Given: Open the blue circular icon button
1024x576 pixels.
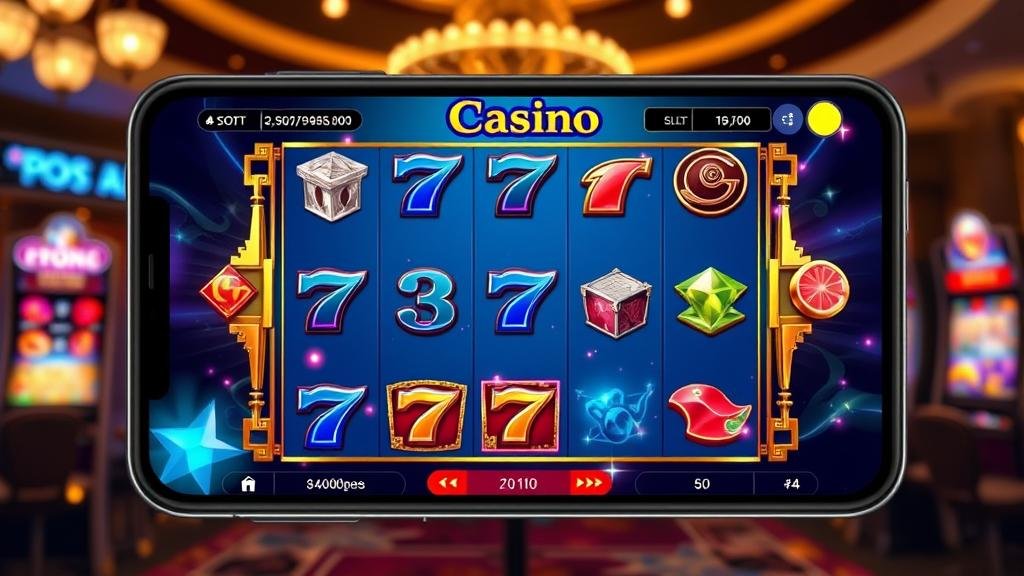Looking at the screenshot, I should pos(789,120).
